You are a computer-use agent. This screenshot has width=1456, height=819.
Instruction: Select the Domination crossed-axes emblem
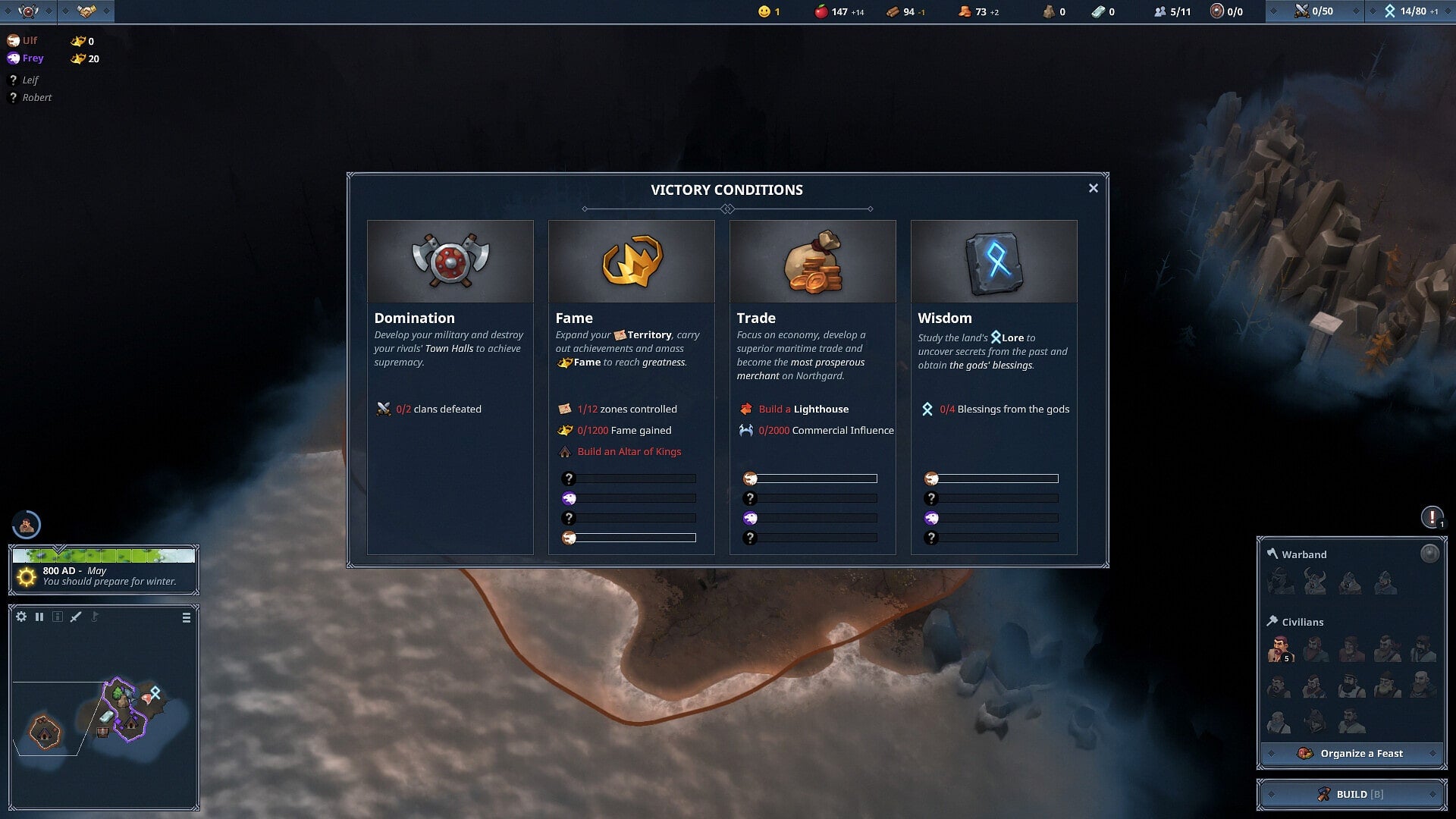(450, 261)
